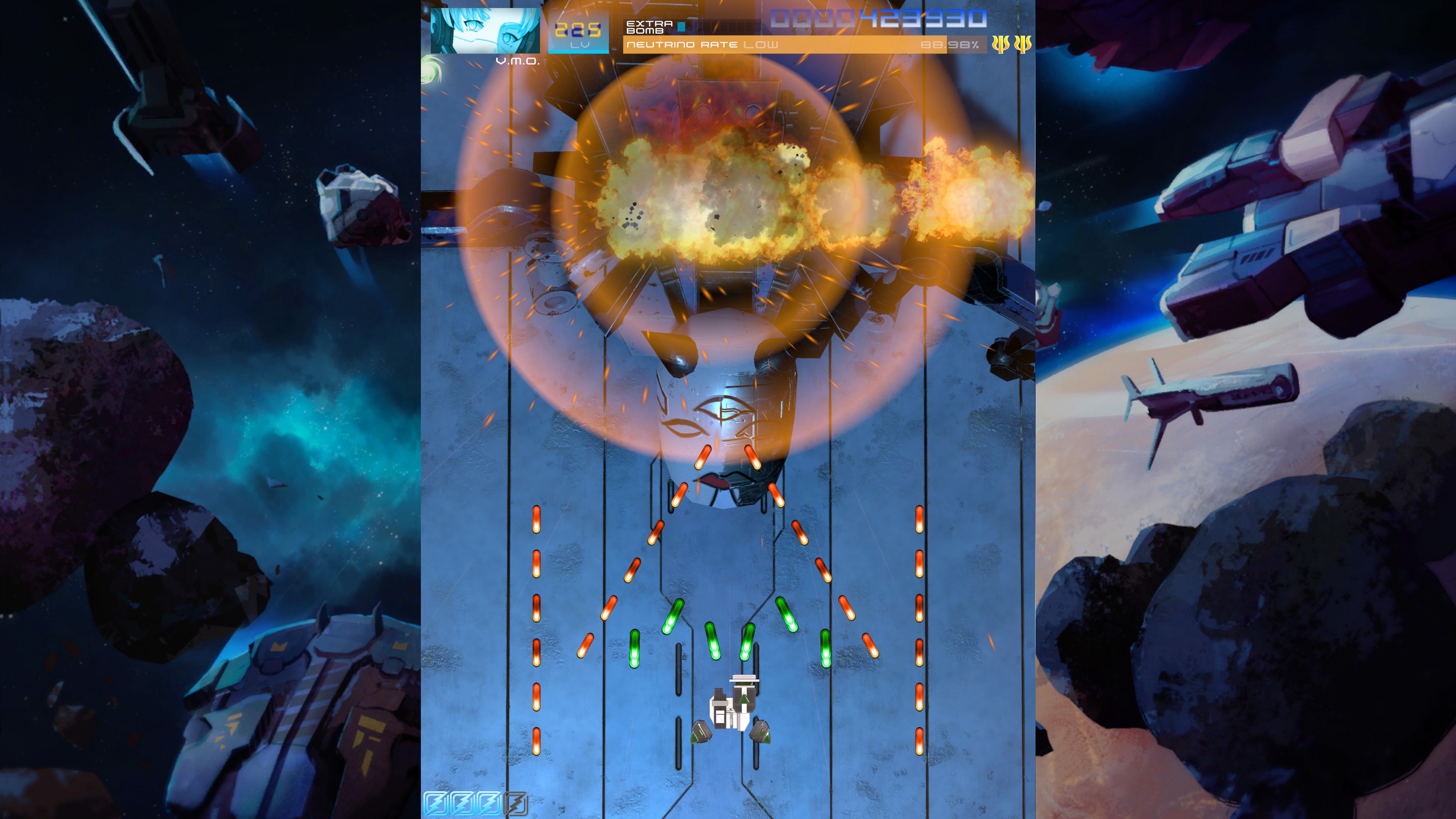Viewport: 1456px width, 819px height.
Task: Expand the LV indicator under the level counter
Action: (580, 45)
